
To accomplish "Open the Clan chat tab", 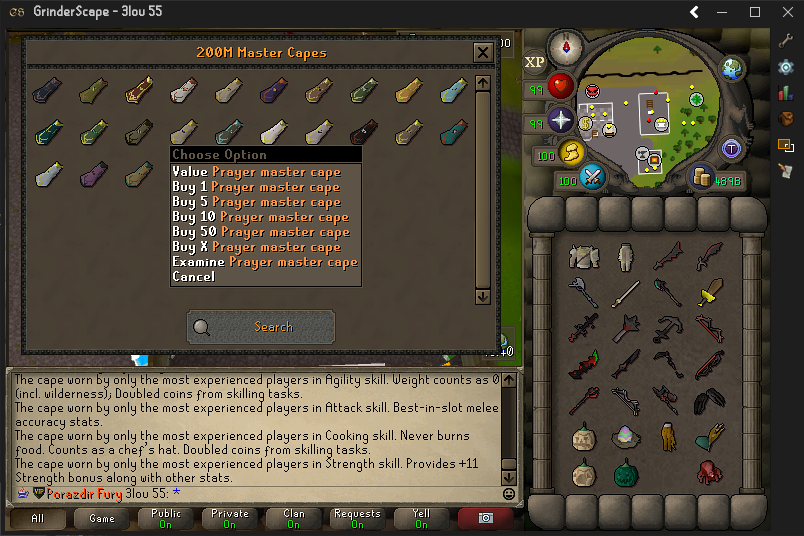I will click(294, 519).
